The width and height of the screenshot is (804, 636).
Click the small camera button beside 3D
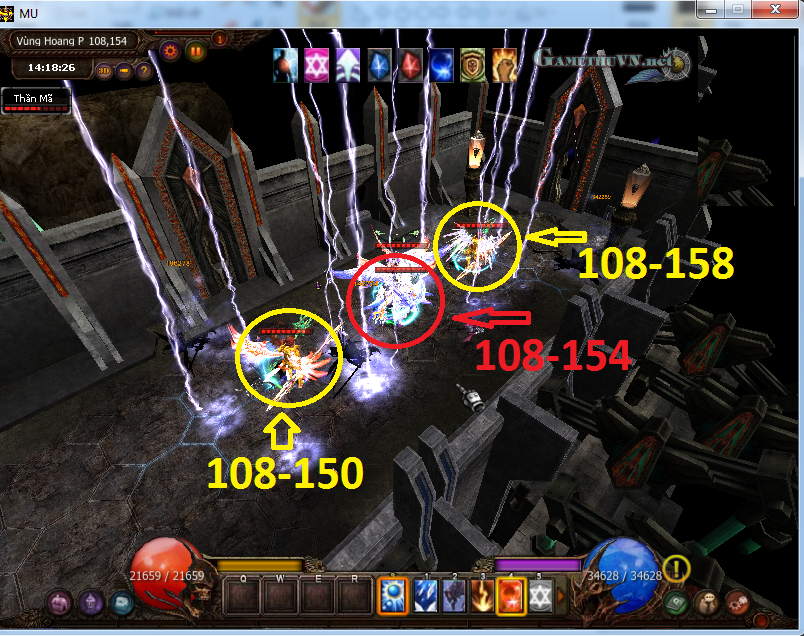(x=124, y=71)
